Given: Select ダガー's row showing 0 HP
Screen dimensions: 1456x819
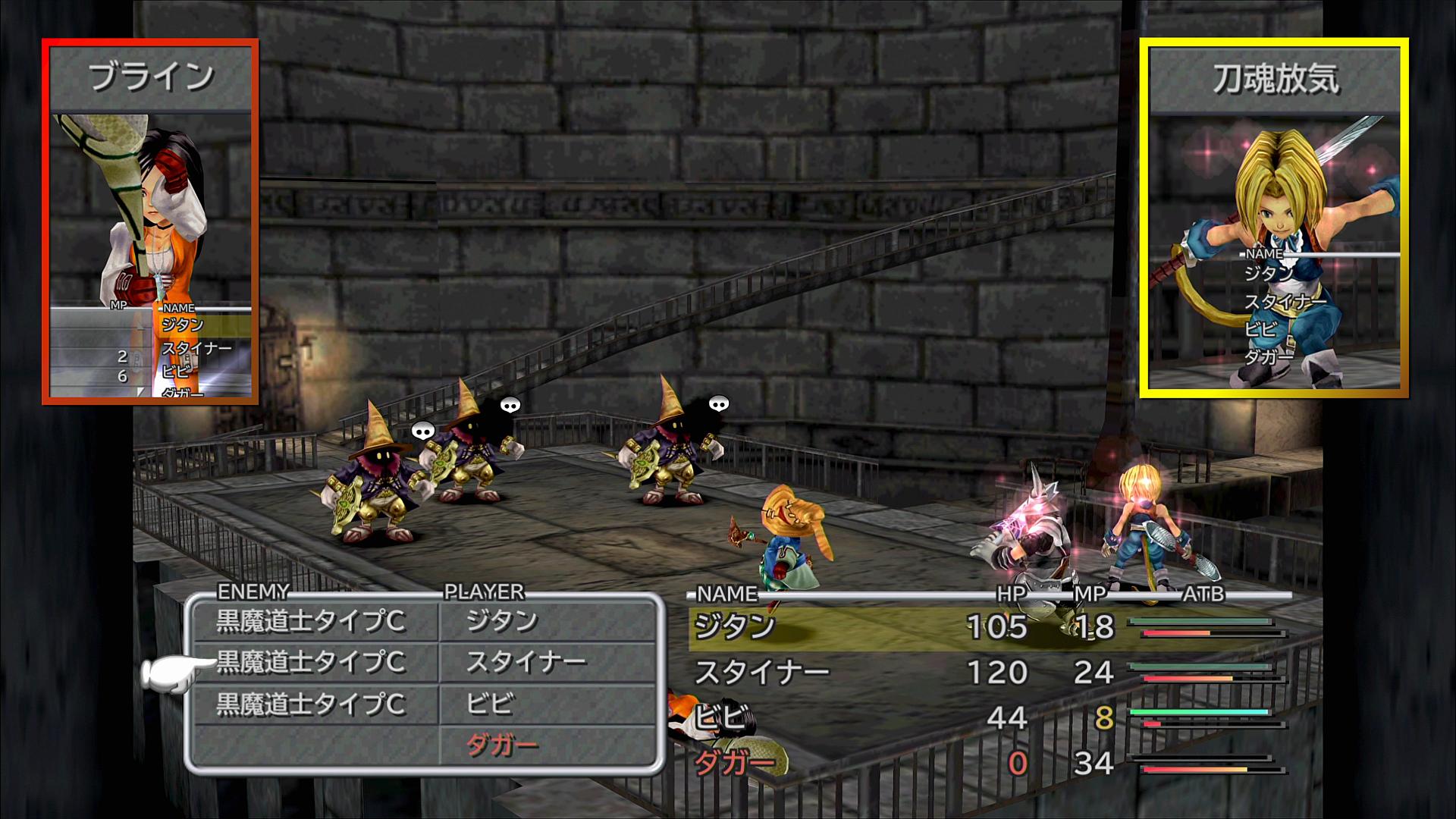Looking at the screenshot, I should point(986,763).
